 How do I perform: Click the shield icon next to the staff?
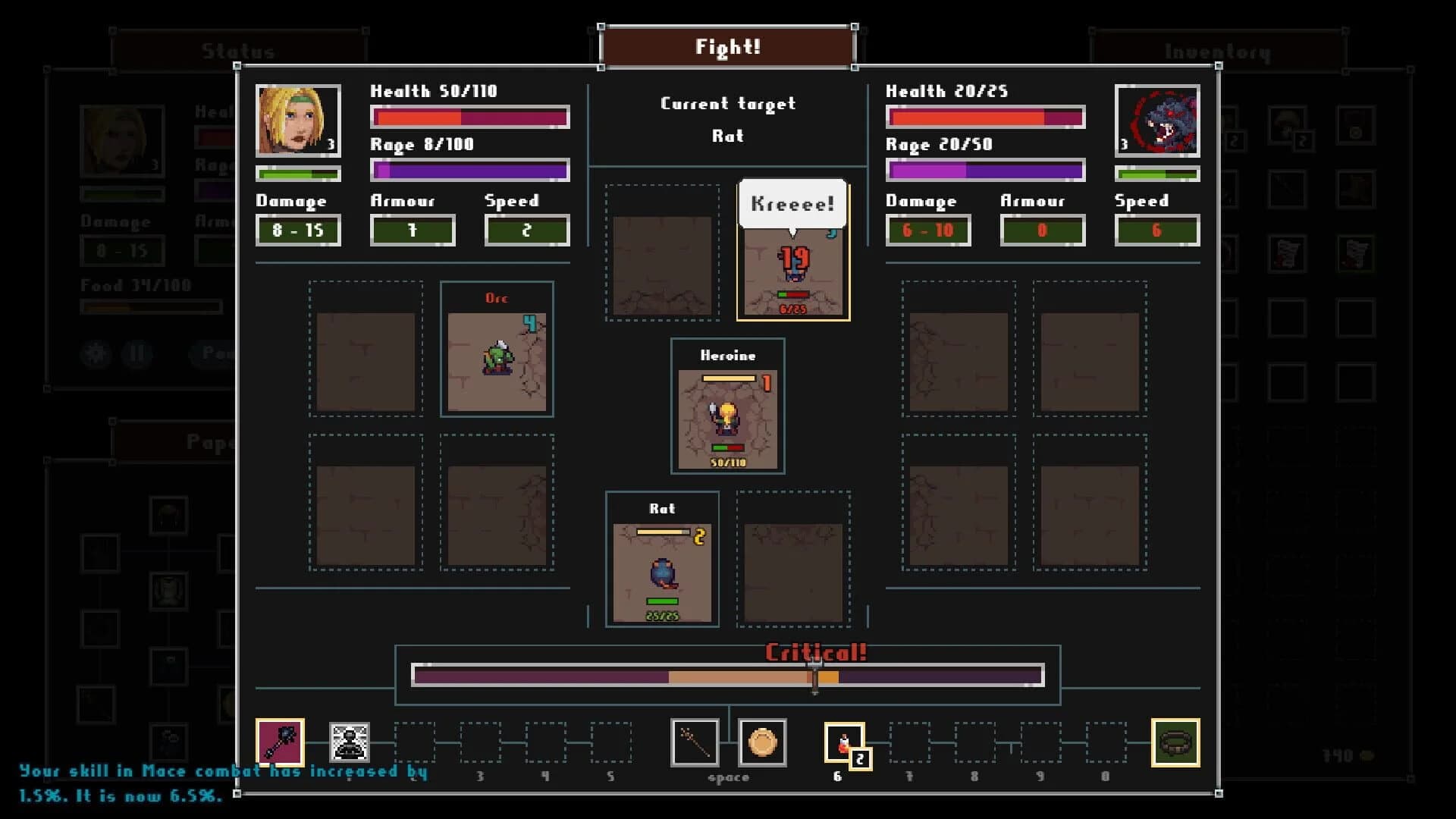[x=762, y=744]
